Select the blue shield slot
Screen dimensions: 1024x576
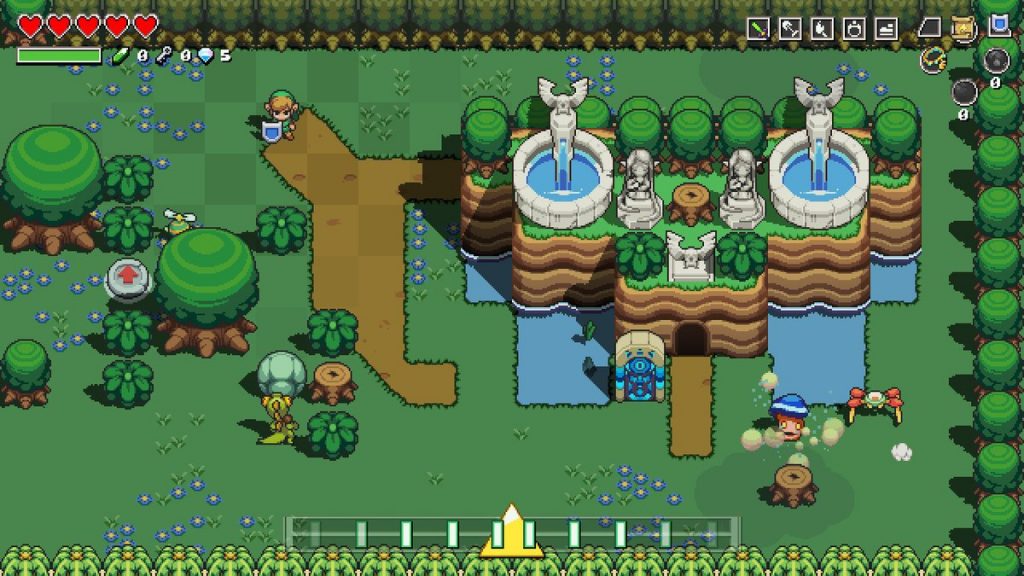(x=999, y=26)
